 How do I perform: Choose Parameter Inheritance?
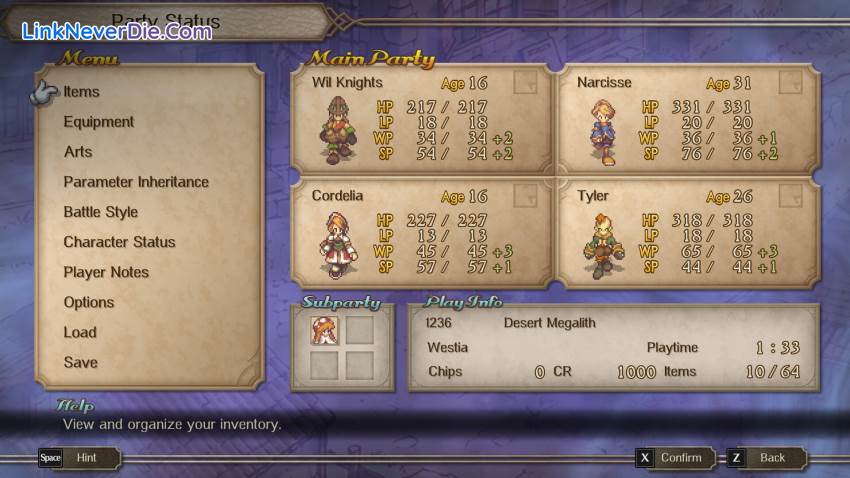click(136, 182)
